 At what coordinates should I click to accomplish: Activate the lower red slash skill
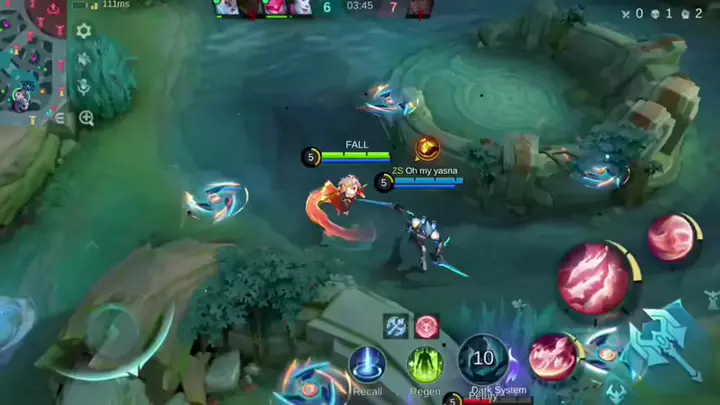click(552, 357)
